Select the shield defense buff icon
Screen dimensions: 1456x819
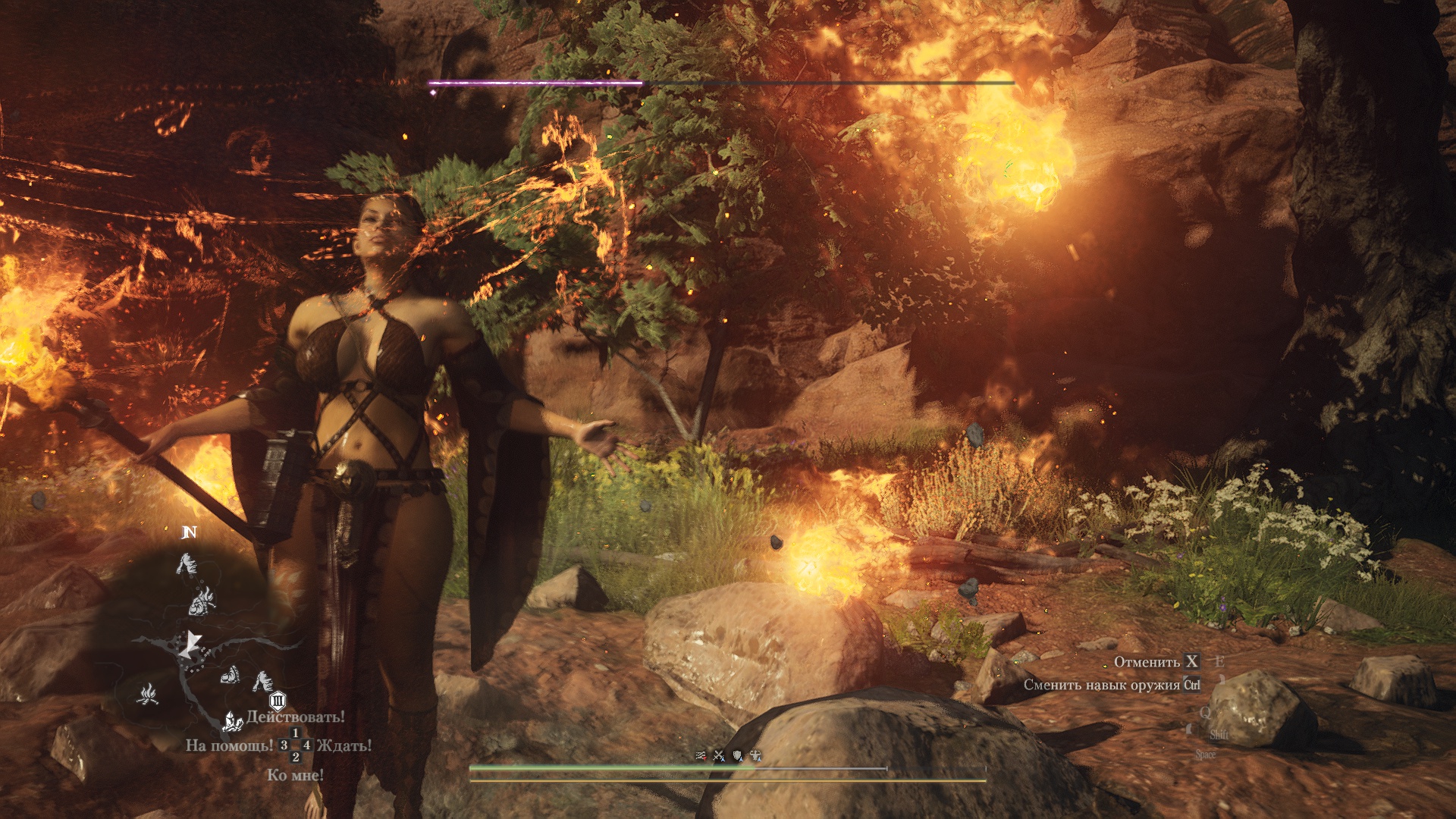[737, 755]
